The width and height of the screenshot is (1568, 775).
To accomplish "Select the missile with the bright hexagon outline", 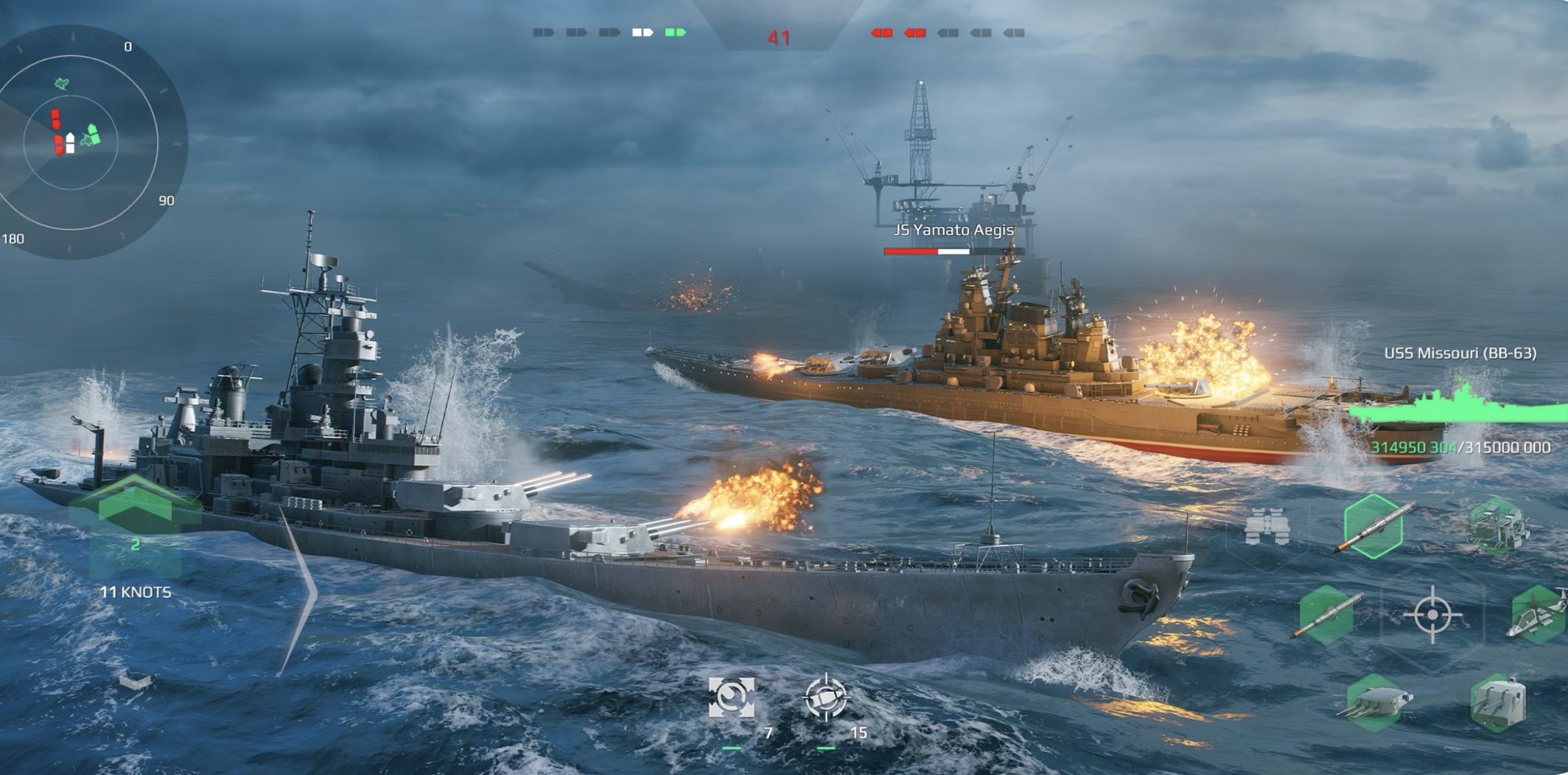I will coord(1373,526).
